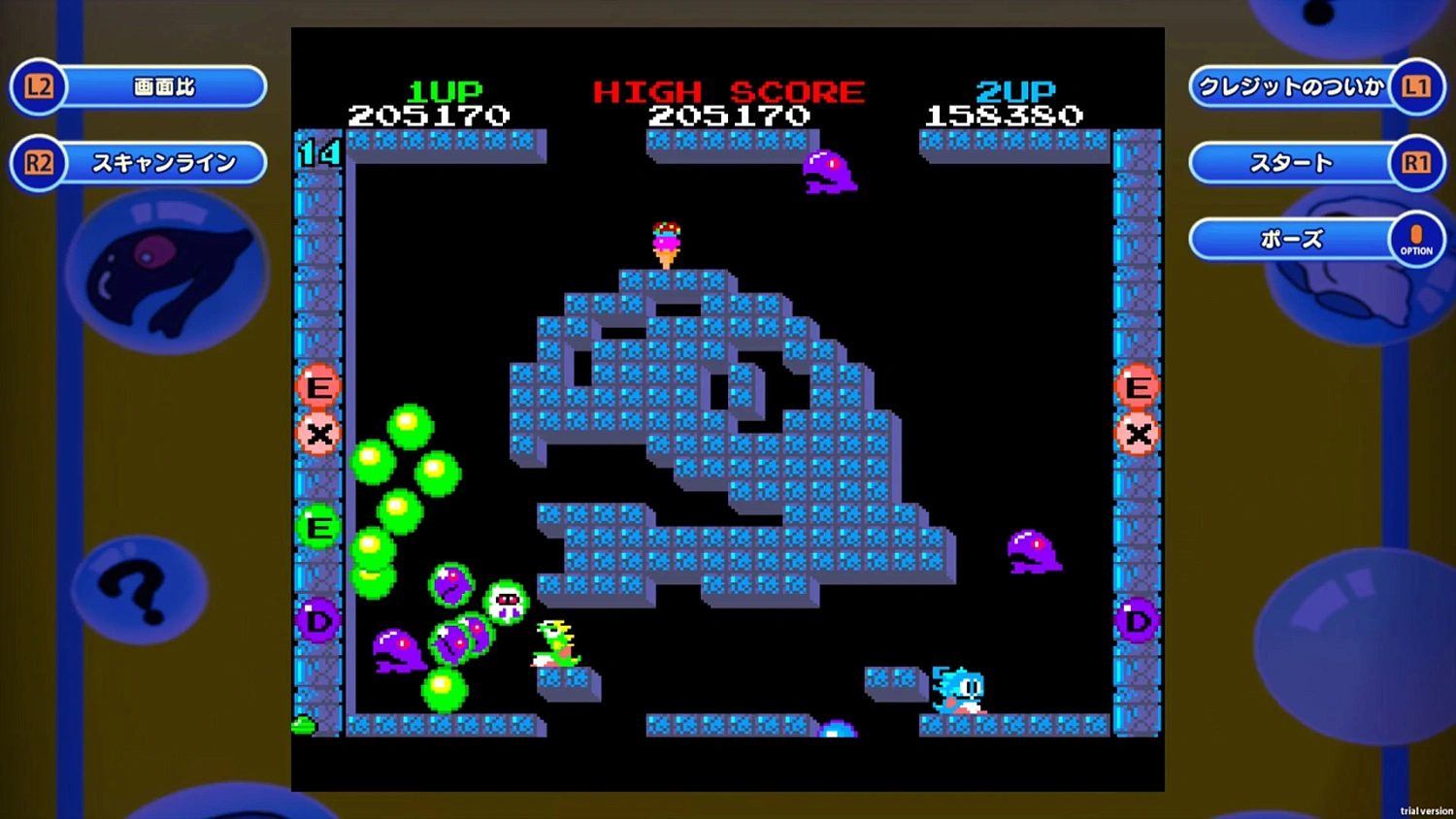
Task: Click the E bubble icon on the right wall
Action: 1137,386
